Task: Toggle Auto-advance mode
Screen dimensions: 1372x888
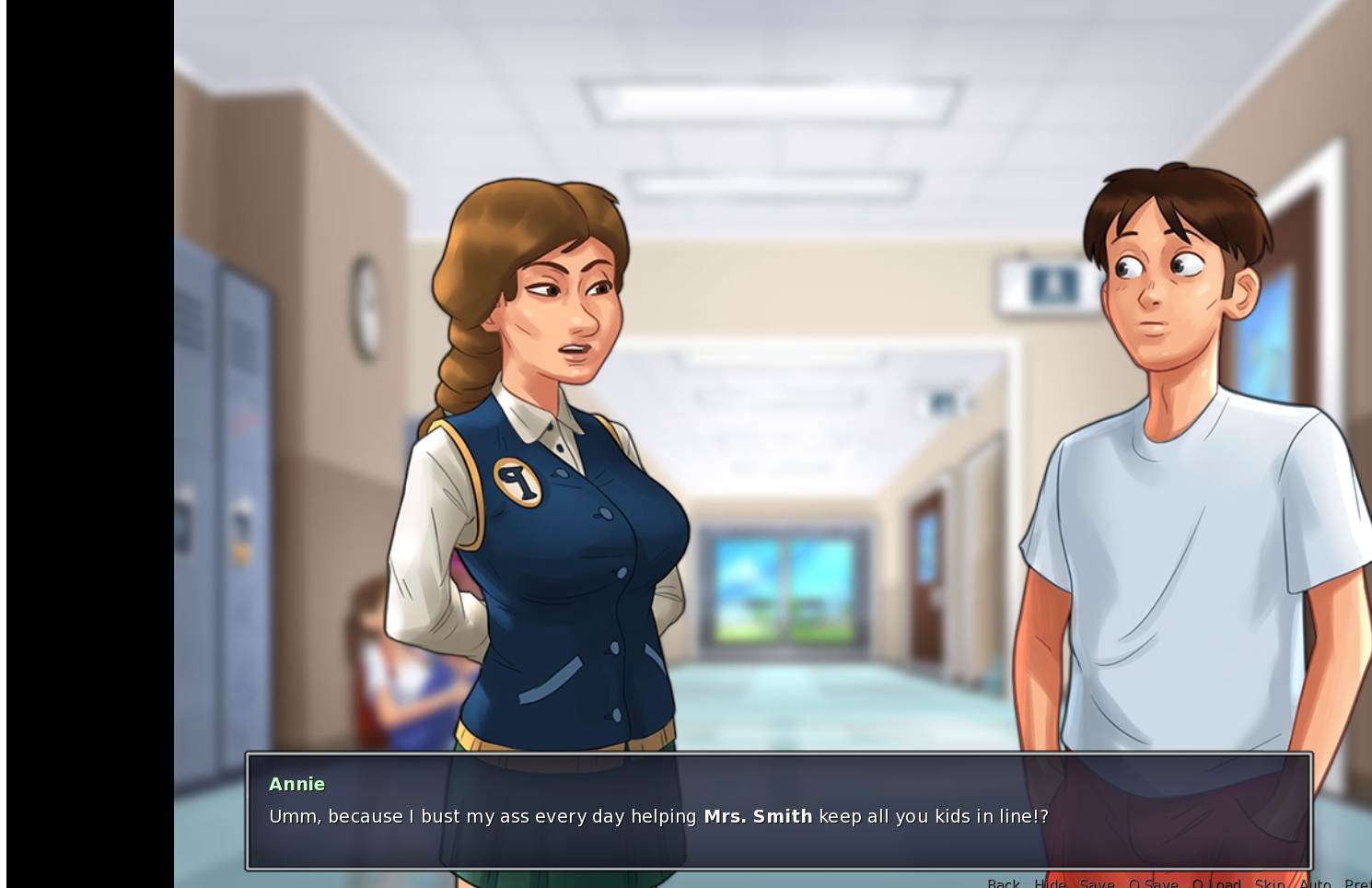Action: (x=1315, y=882)
